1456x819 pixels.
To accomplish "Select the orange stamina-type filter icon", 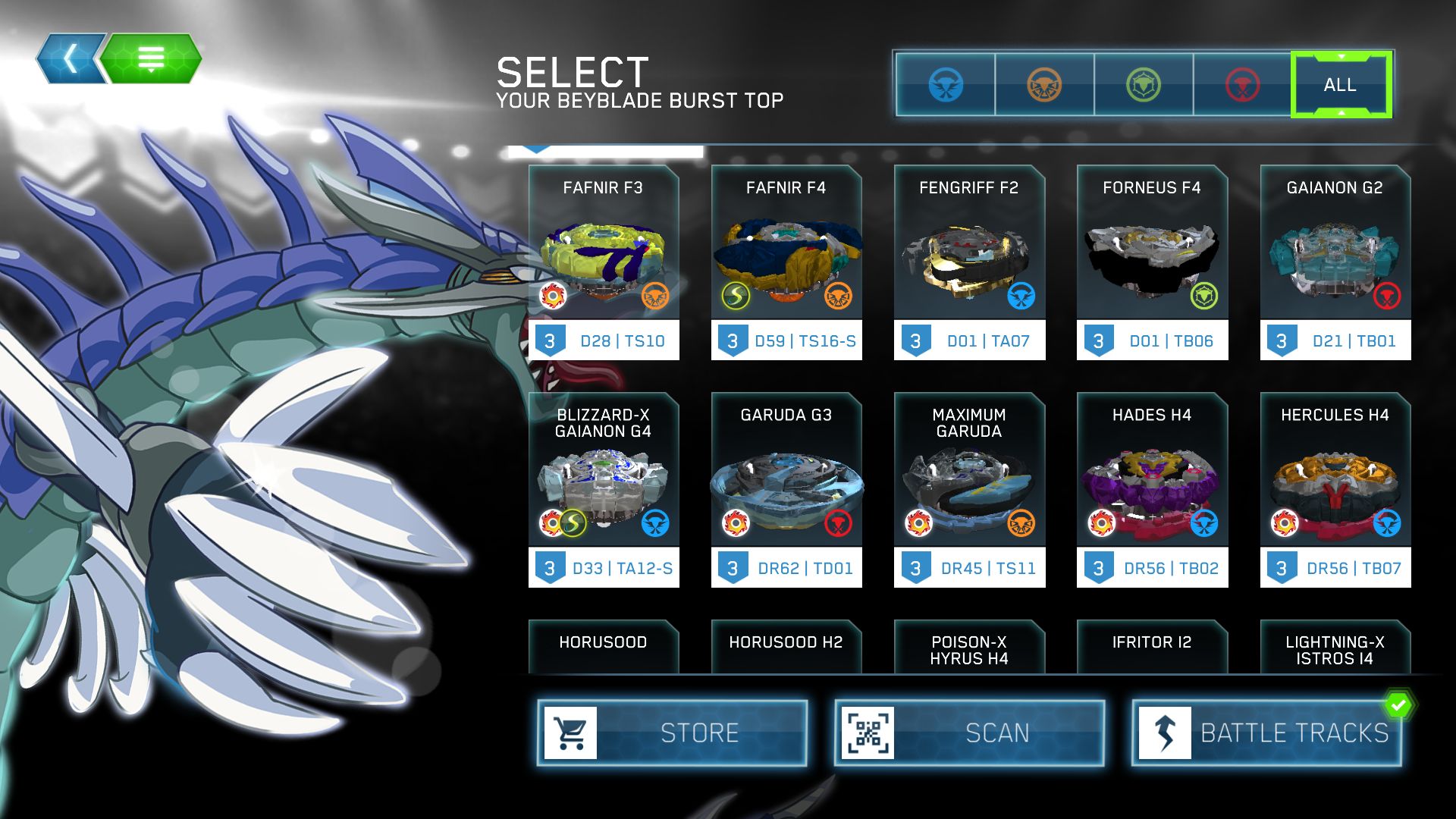I will coord(1043,84).
